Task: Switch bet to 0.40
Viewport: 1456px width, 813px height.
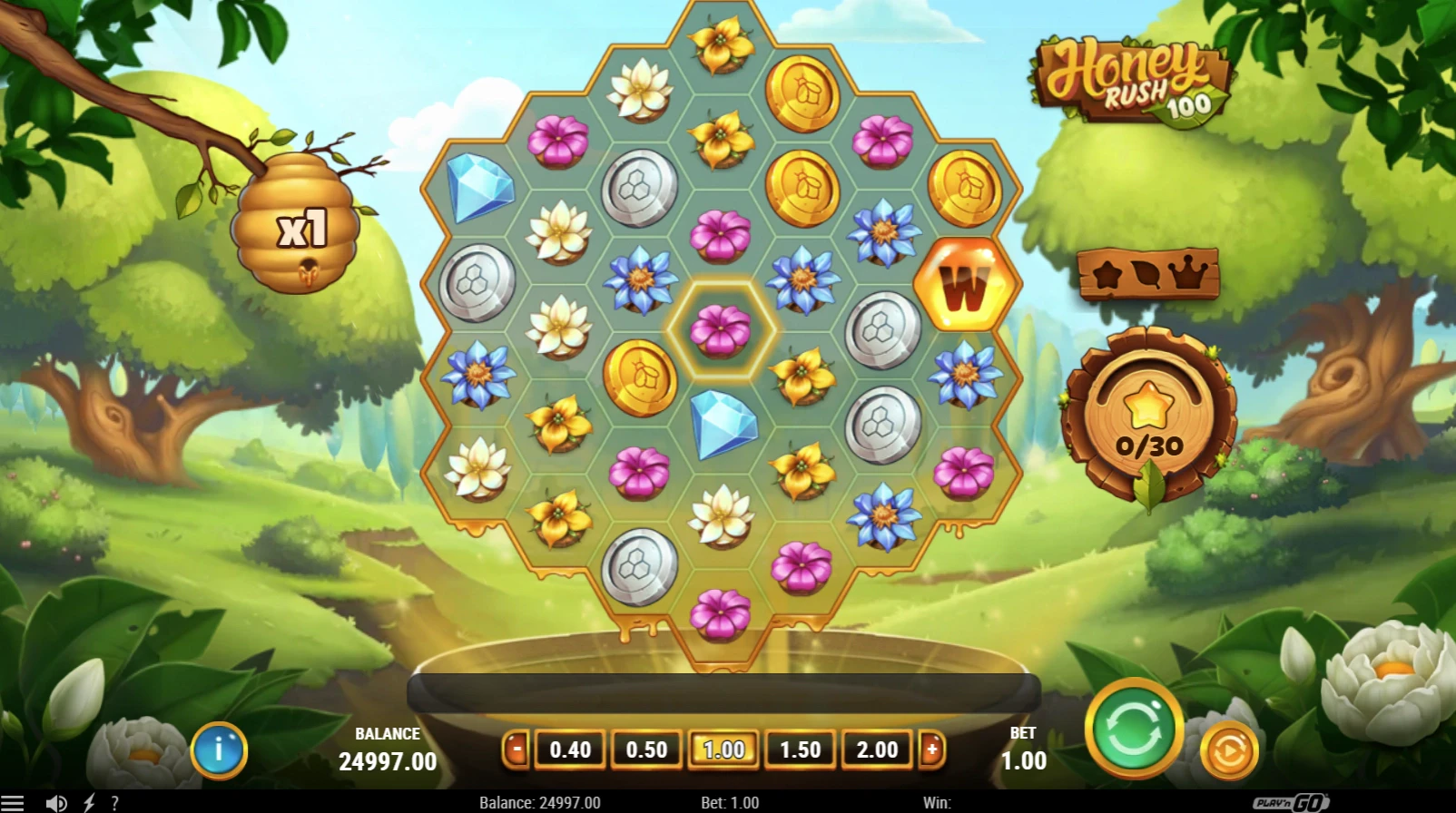Action: click(x=570, y=750)
